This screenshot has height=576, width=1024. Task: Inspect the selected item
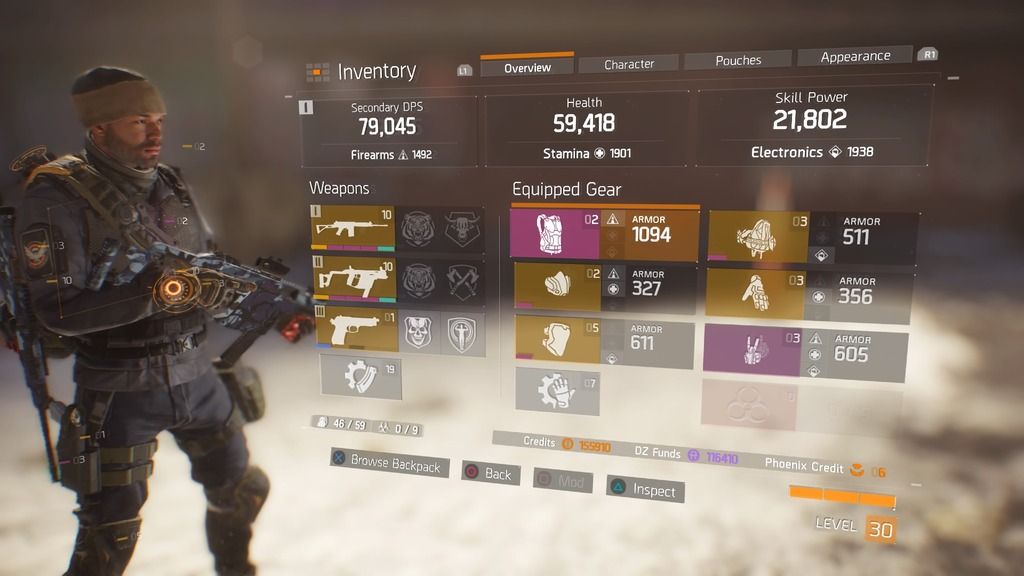coord(645,490)
